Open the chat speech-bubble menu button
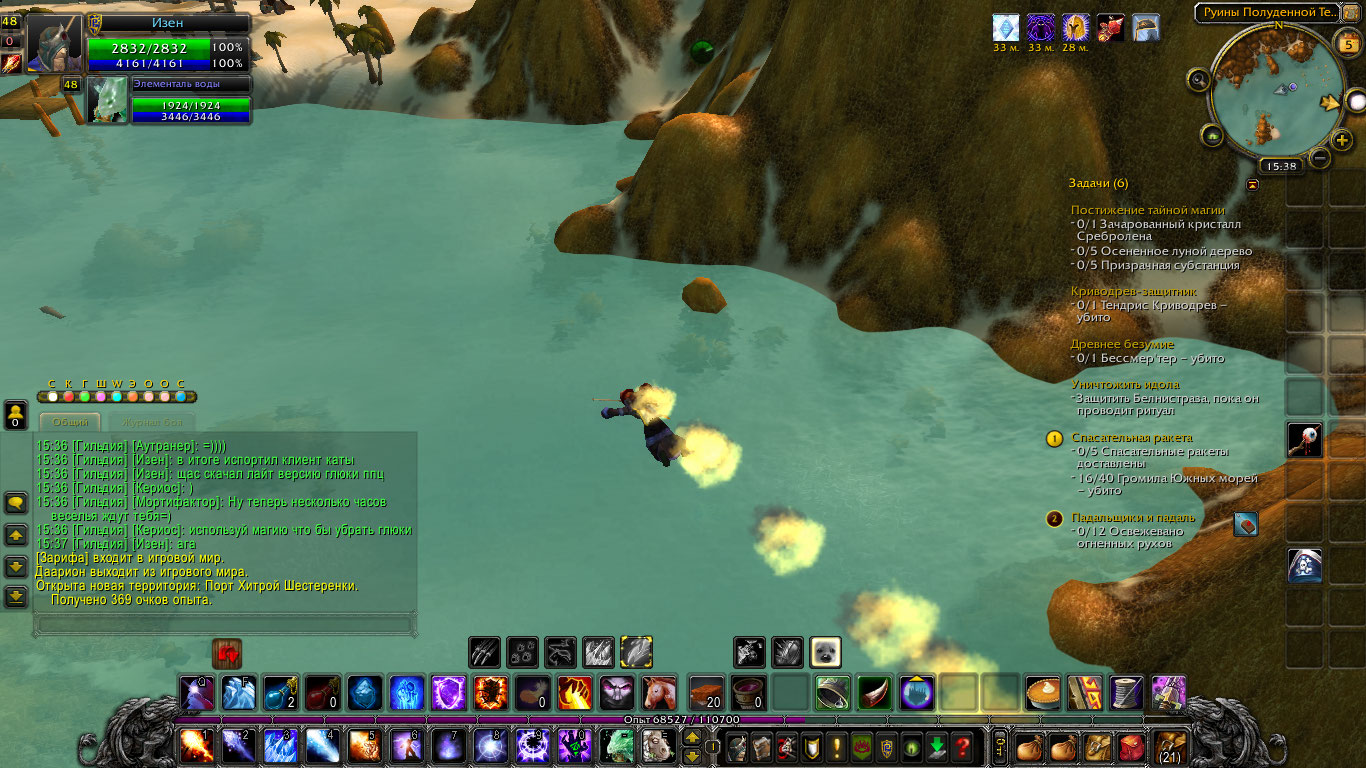Image resolution: width=1366 pixels, height=768 pixels. tap(16, 502)
